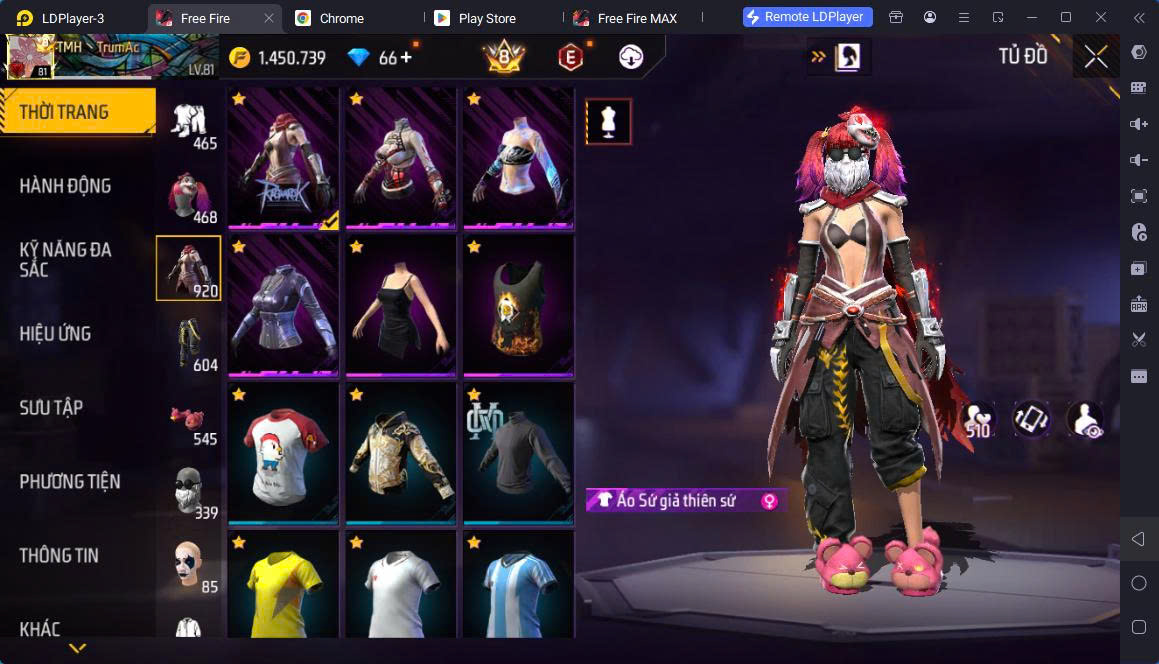Screen dimensions: 1159x664
Task: Show the PHƯƠNG TIỆN category
Action: click(70, 481)
